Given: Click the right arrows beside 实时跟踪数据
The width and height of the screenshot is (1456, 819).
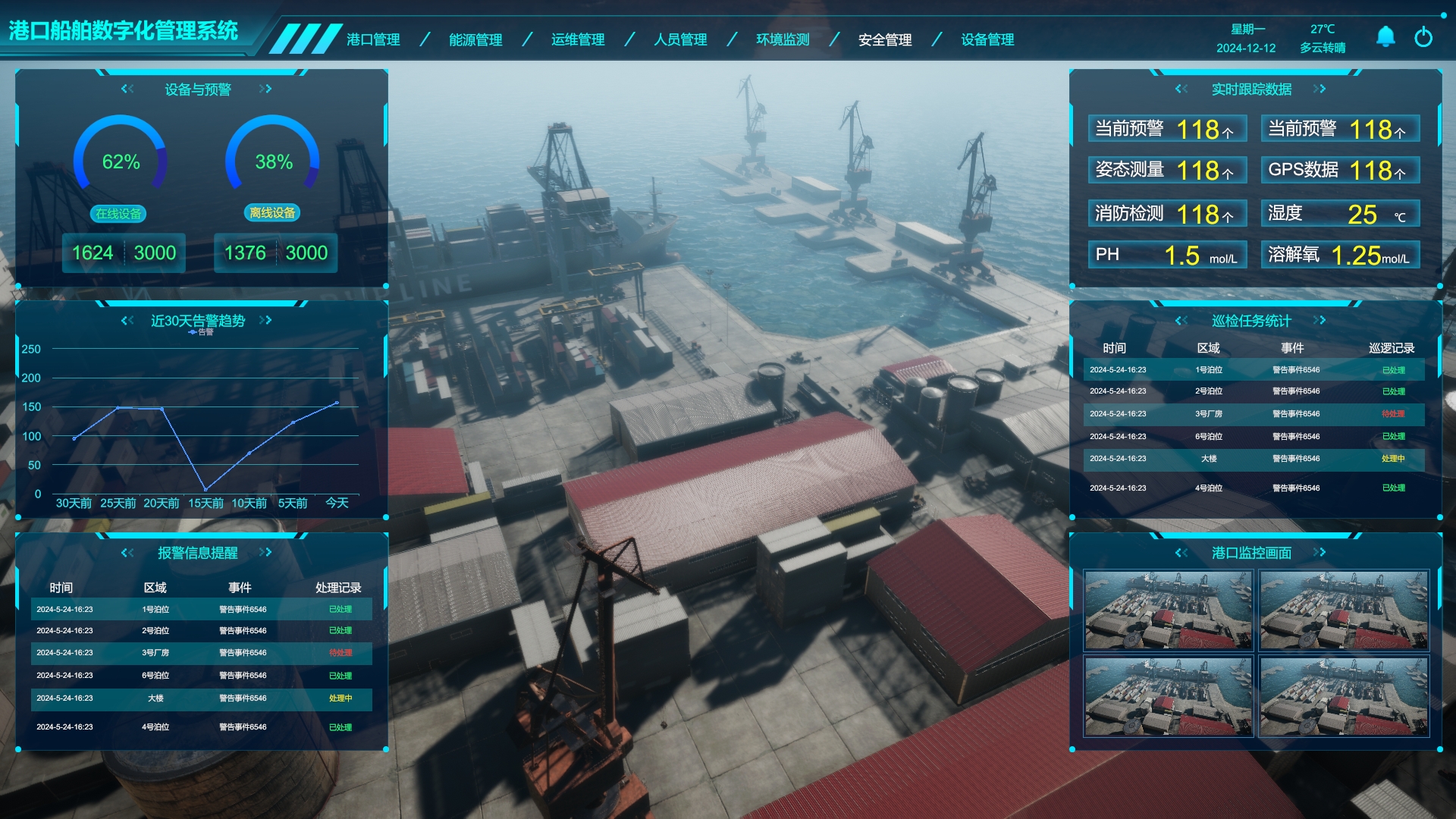Looking at the screenshot, I should [x=1319, y=89].
